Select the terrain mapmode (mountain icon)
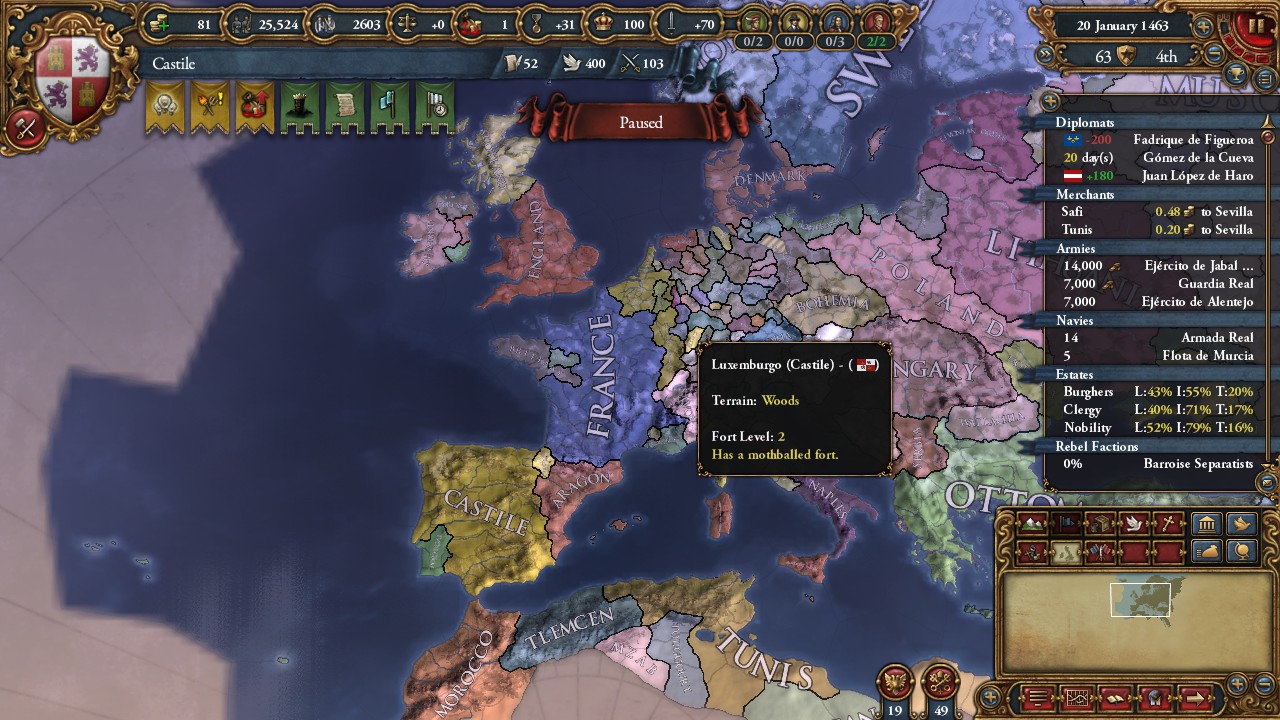 pyautogui.click(x=1031, y=524)
